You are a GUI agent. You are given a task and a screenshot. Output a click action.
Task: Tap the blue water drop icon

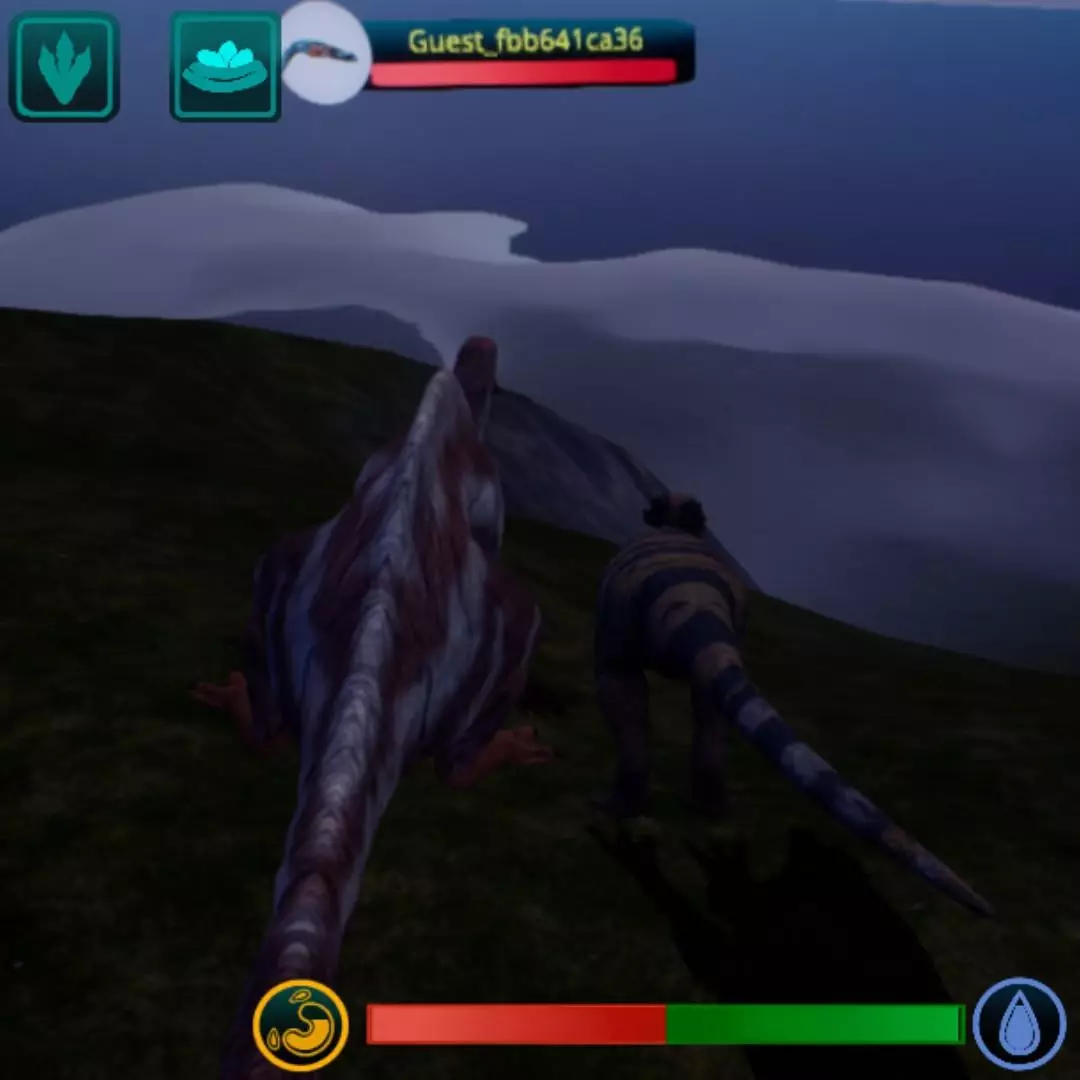tap(1020, 1024)
